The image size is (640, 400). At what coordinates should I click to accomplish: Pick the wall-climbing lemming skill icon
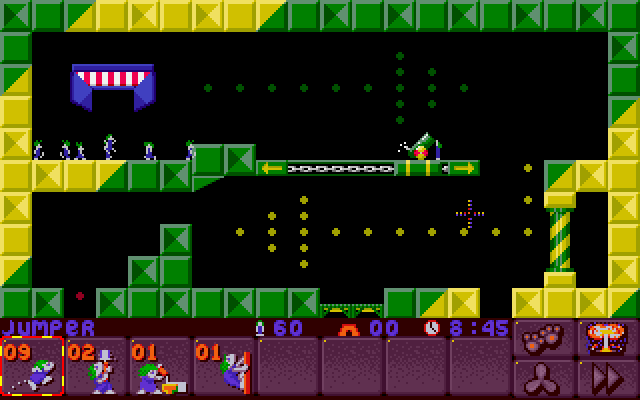point(224,367)
